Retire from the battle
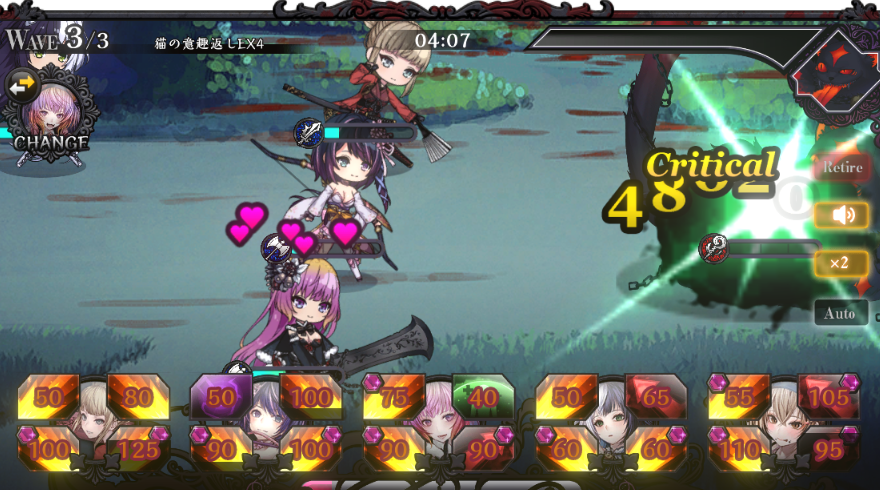Viewport: 880px width, 490px height. tap(842, 168)
